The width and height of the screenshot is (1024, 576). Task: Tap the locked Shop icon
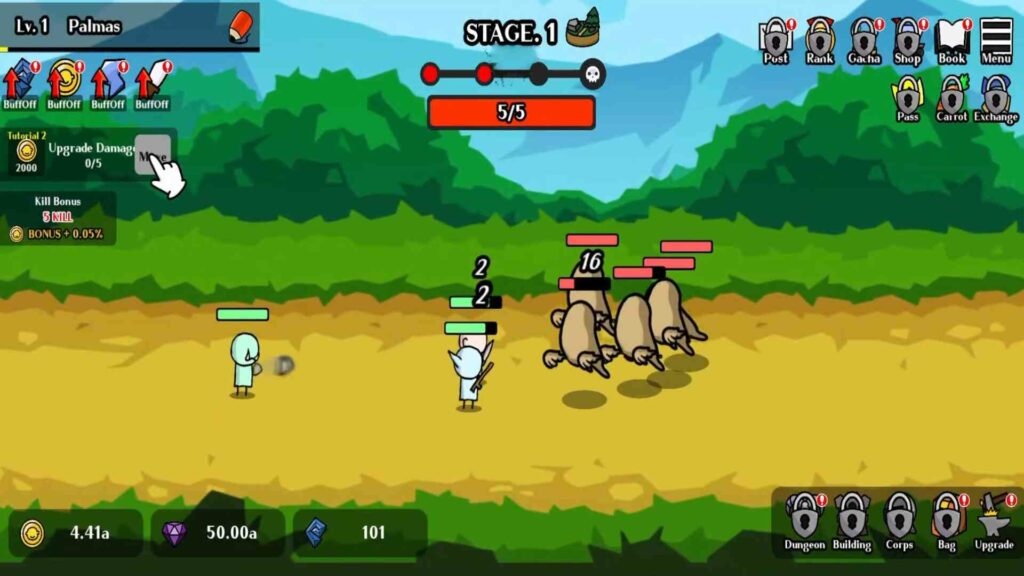(x=907, y=41)
